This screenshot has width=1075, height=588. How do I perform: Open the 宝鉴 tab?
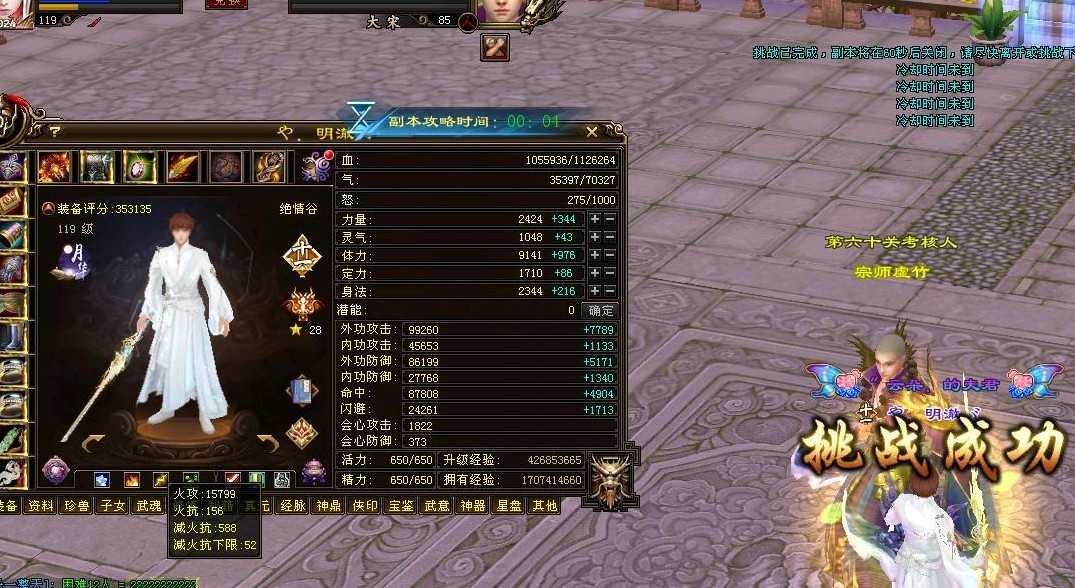tap(401, 506)
